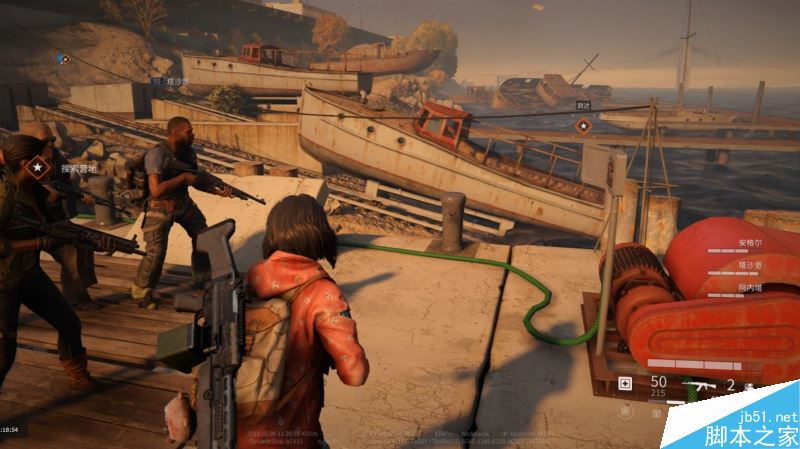
Task: Select the assault rifle weapon icon
Action: 697,384
